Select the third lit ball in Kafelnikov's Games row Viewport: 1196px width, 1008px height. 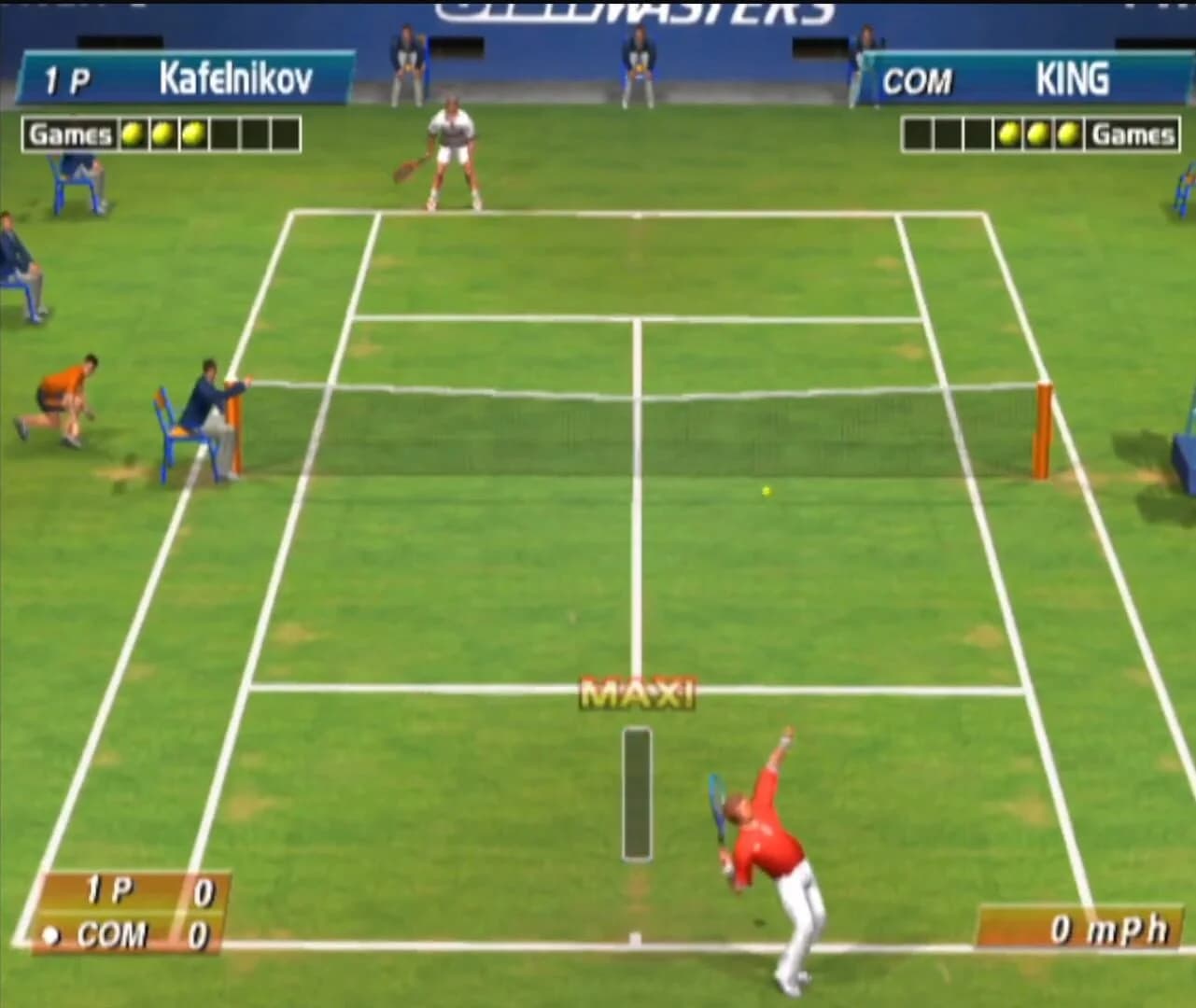(x=194, y=133)
